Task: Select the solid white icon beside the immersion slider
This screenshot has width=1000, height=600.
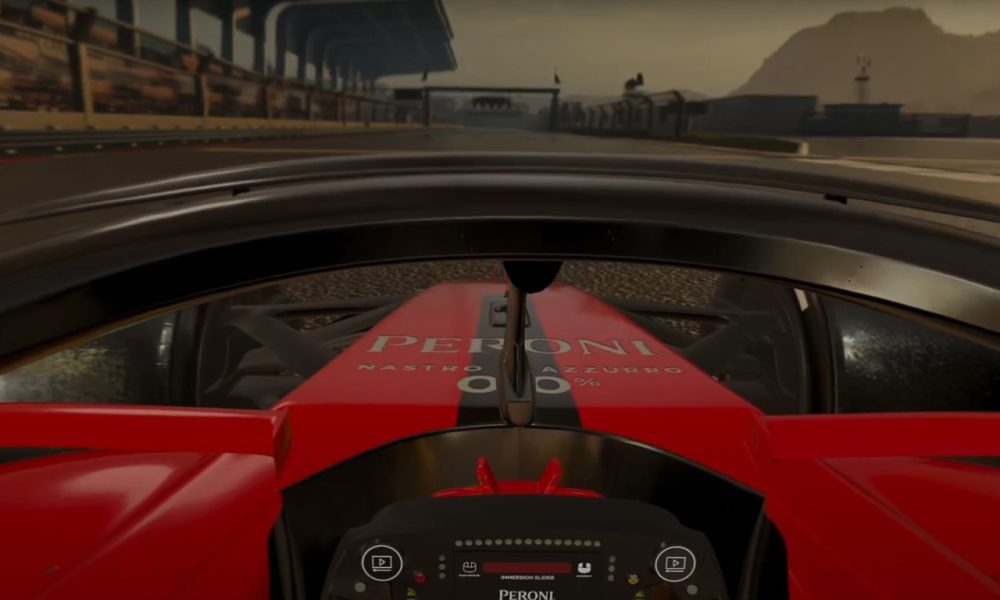Action: 584,568
